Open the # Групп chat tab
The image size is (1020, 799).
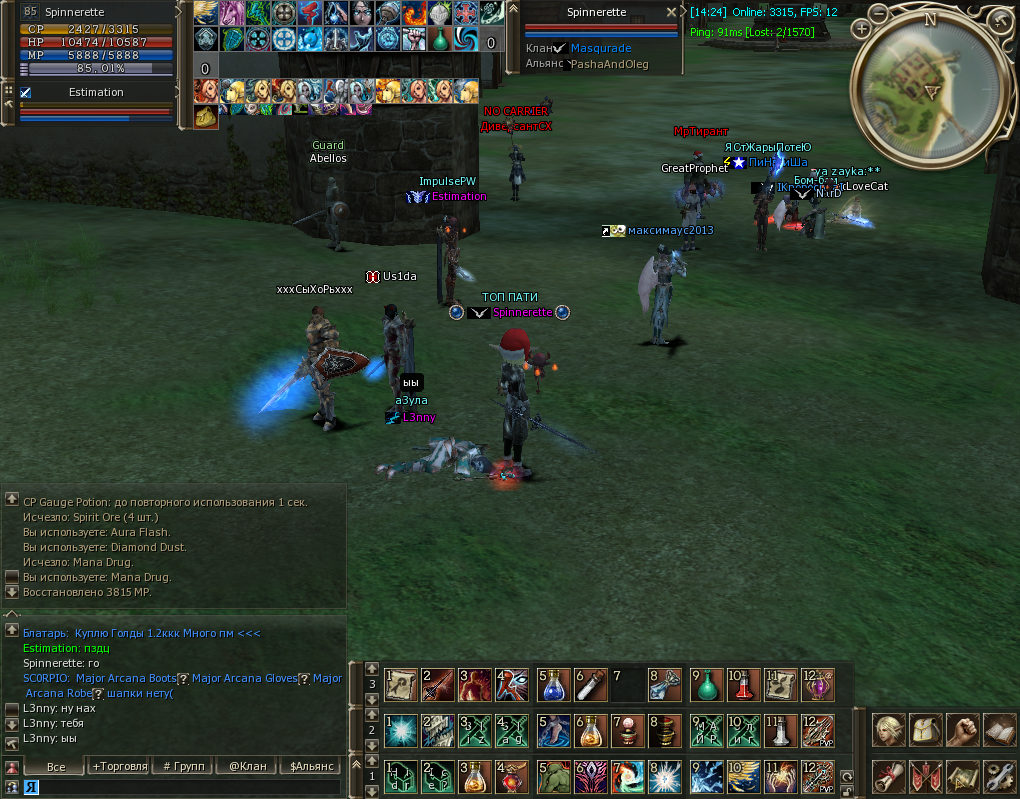[x=182, y=766]
